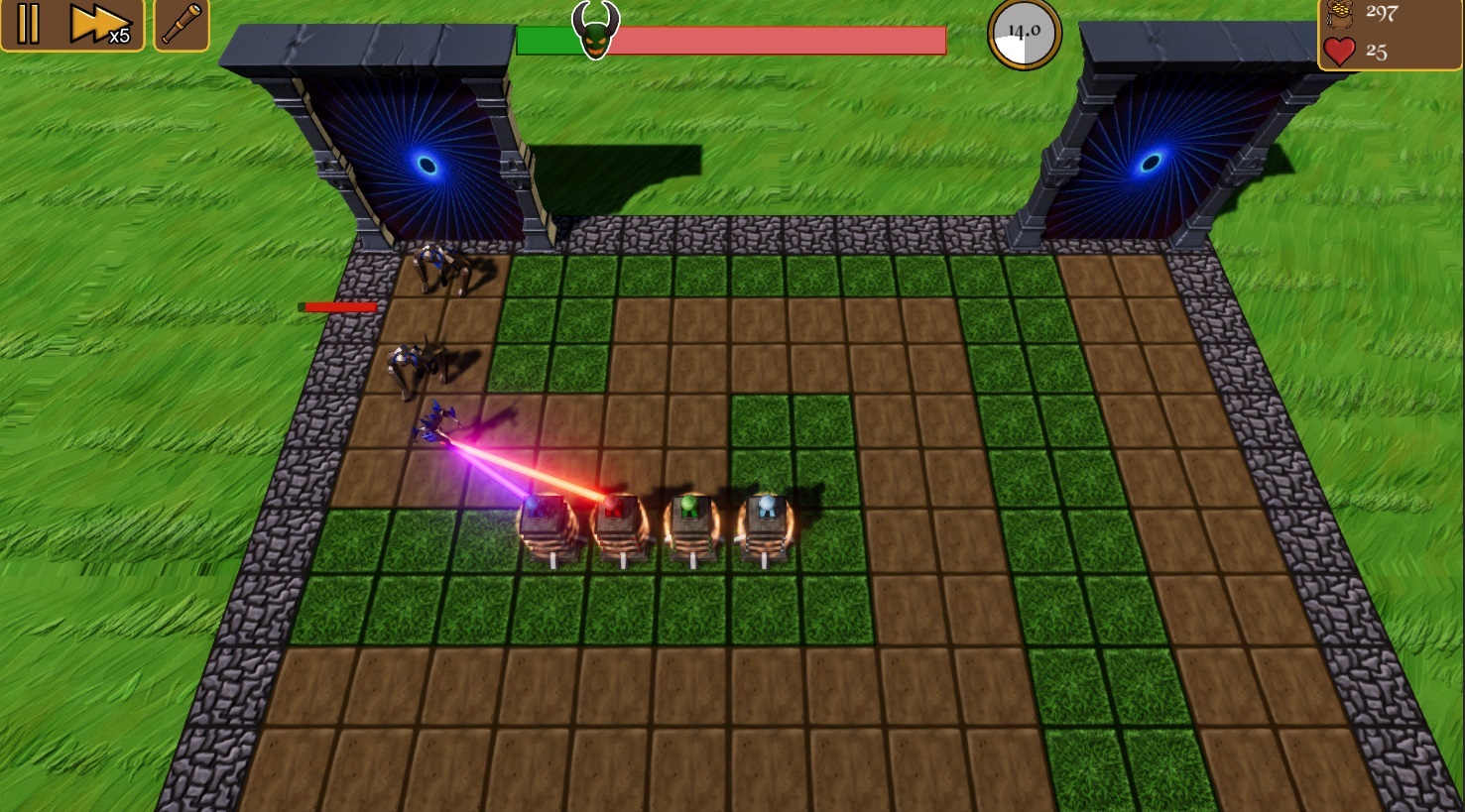Pause the game
The height and width of the screenshot is (812, 1465).
click(28, 24)
